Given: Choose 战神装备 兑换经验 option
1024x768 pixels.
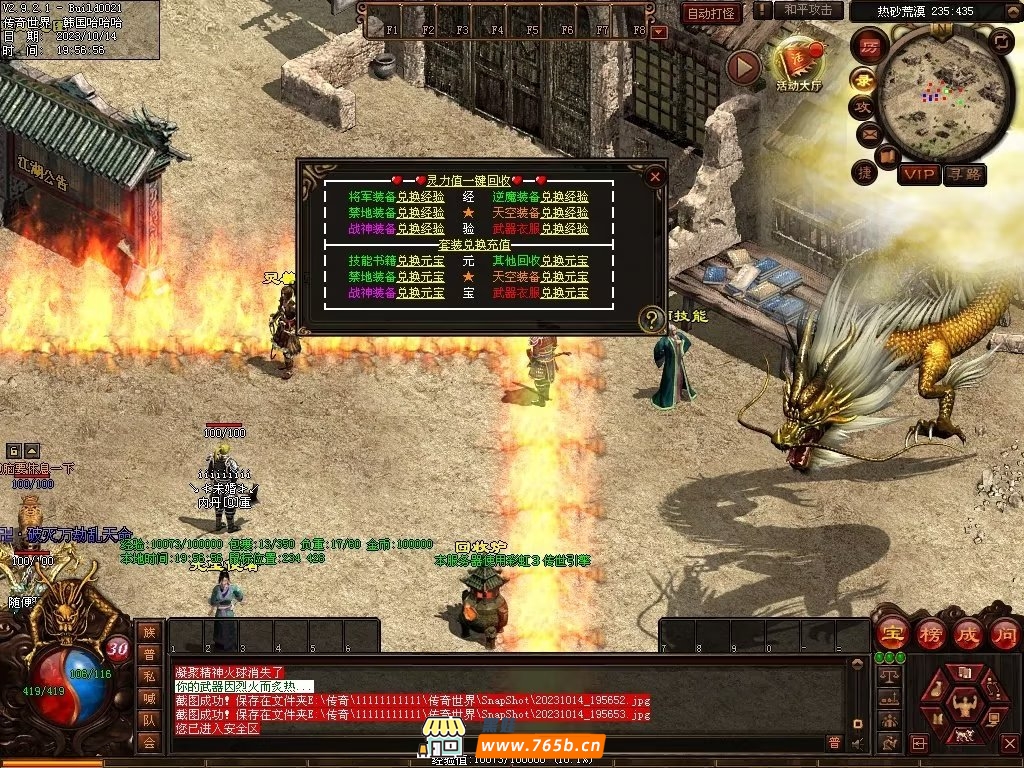Looking at the screenshot, I should [x=420, y=229].
